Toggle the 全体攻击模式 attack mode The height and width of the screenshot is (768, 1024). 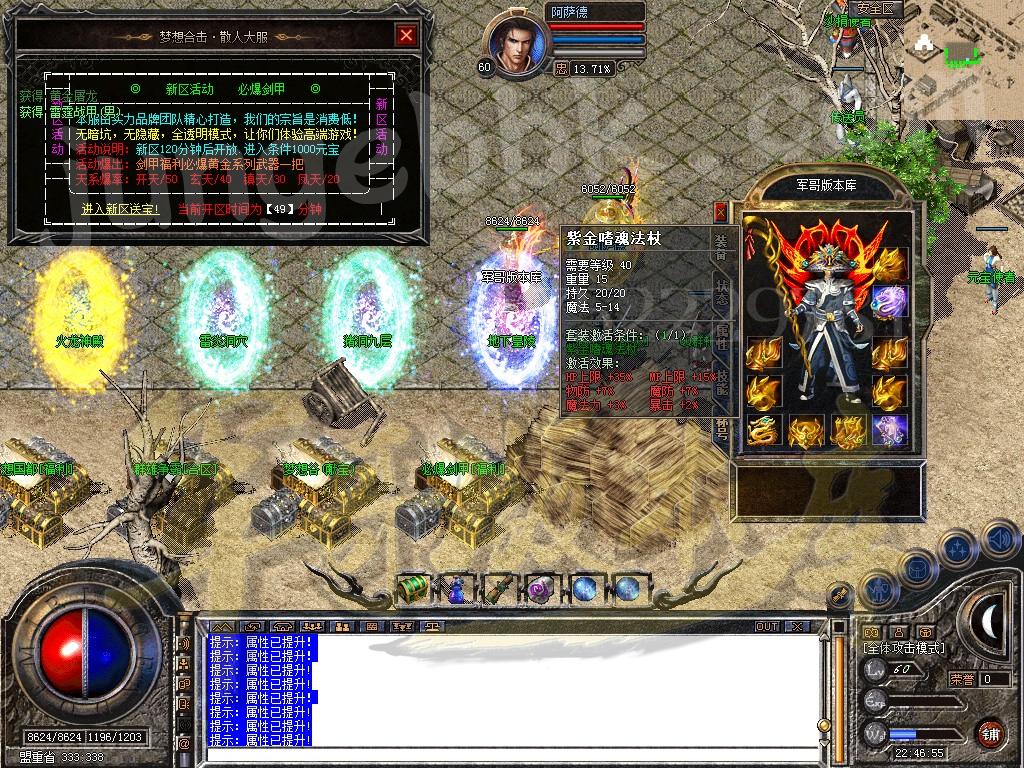pos(904,649)
